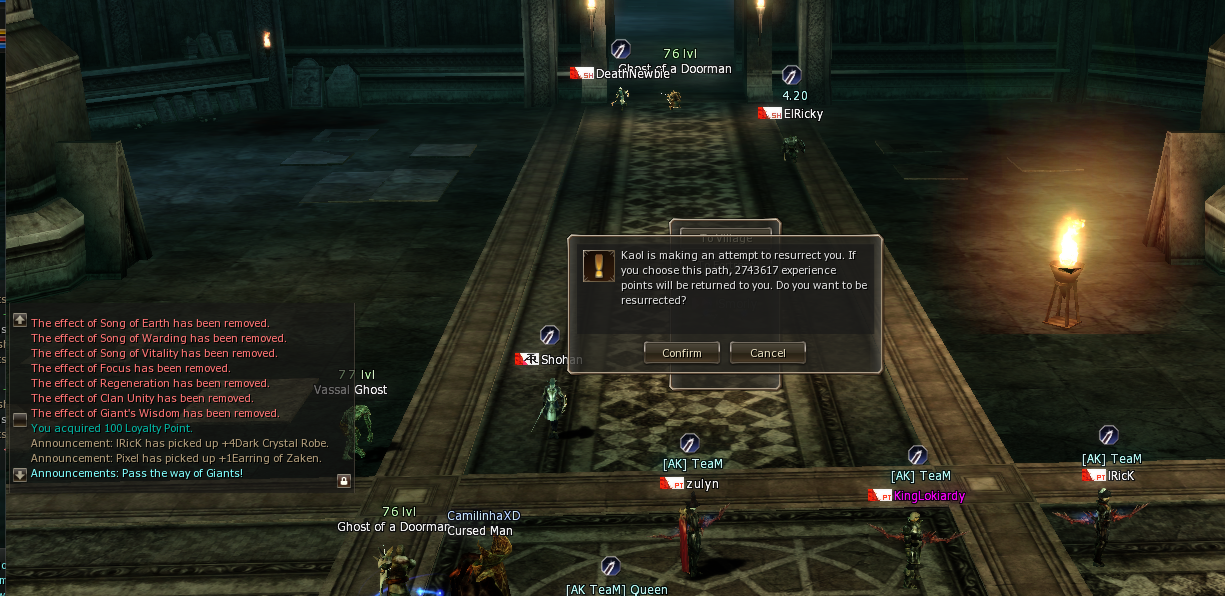Image resolution: width=1225 pixels, height=596 pixels.
Task: Cancel the resurrection offer
Action: pyautogui.click(x=767, y=353)
